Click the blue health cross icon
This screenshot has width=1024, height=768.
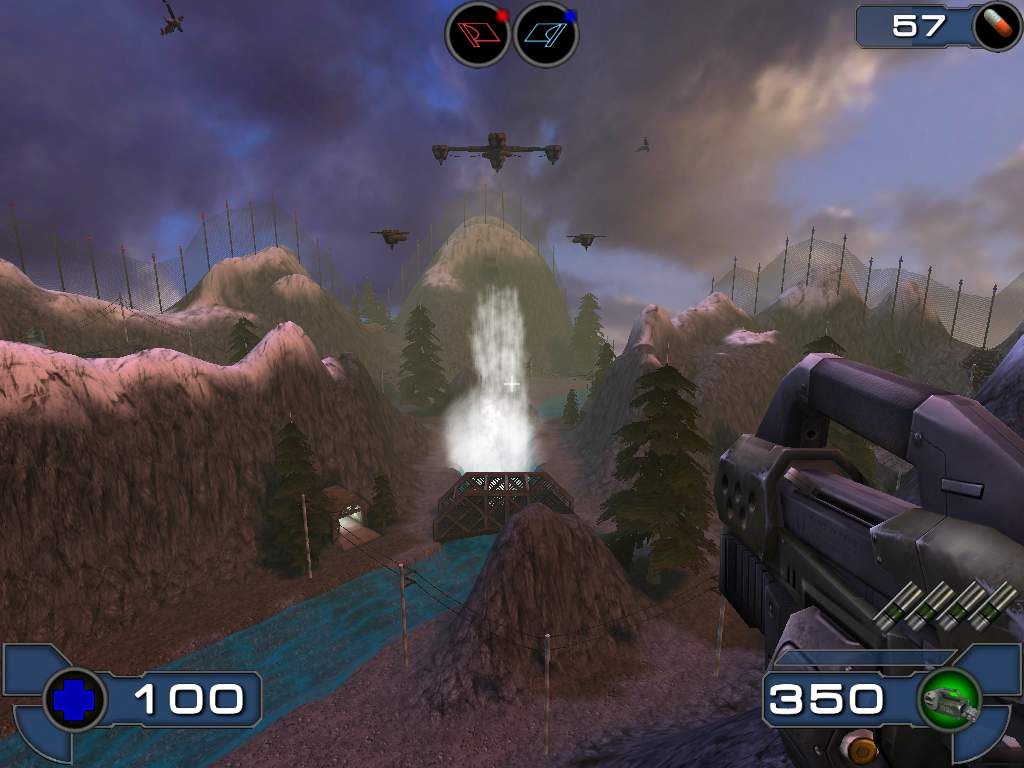[x=75, y=700]
